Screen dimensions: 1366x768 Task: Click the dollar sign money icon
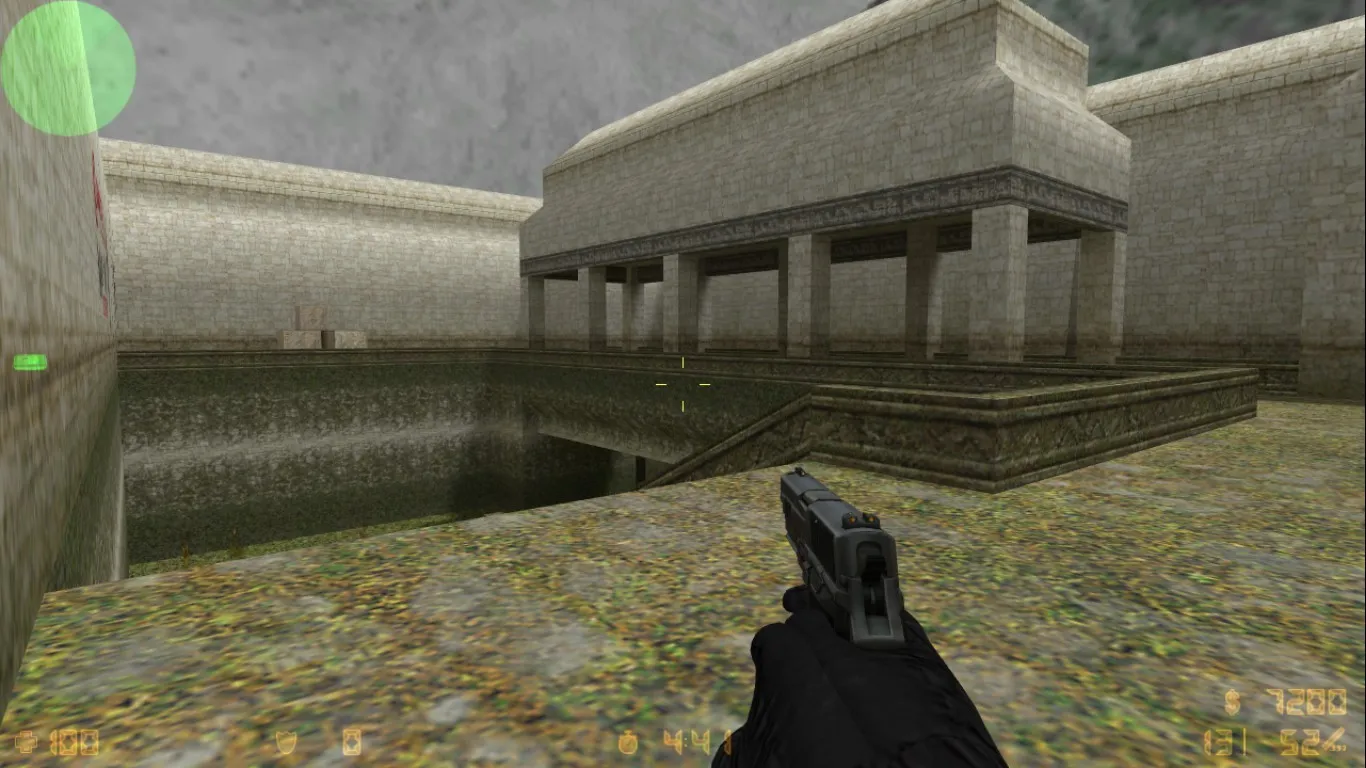click(x=1232, y=702)
